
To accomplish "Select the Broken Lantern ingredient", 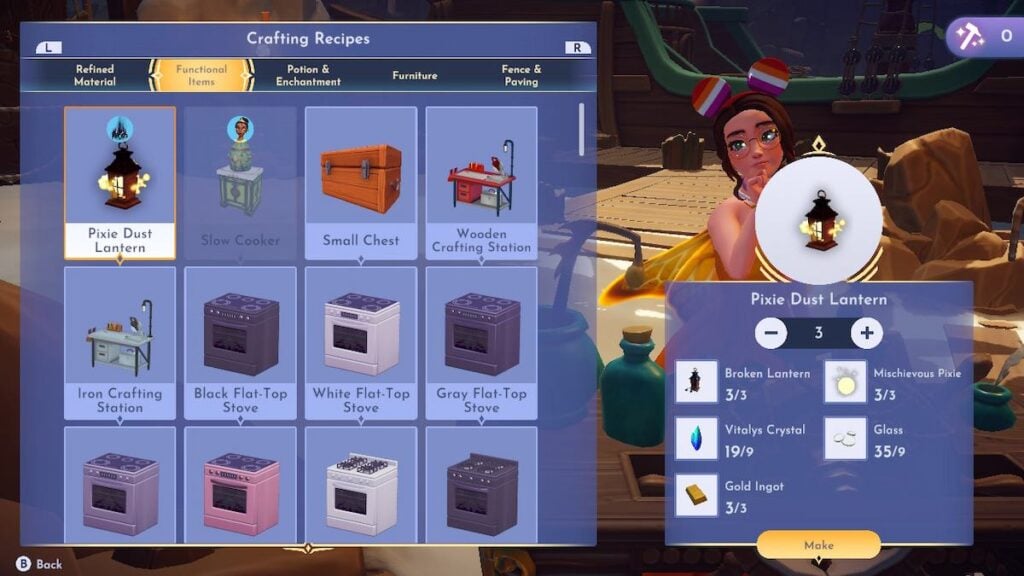I will point(696,383).
